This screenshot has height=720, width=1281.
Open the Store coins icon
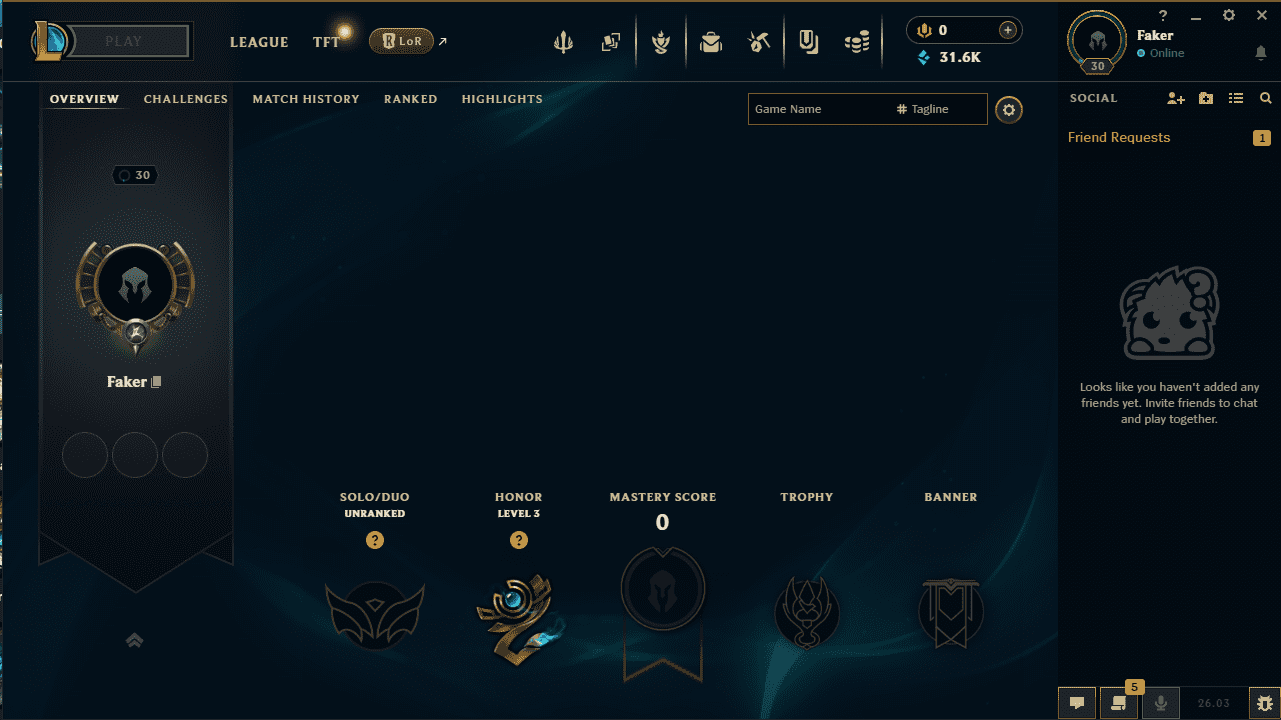click(x=857, y=42)
